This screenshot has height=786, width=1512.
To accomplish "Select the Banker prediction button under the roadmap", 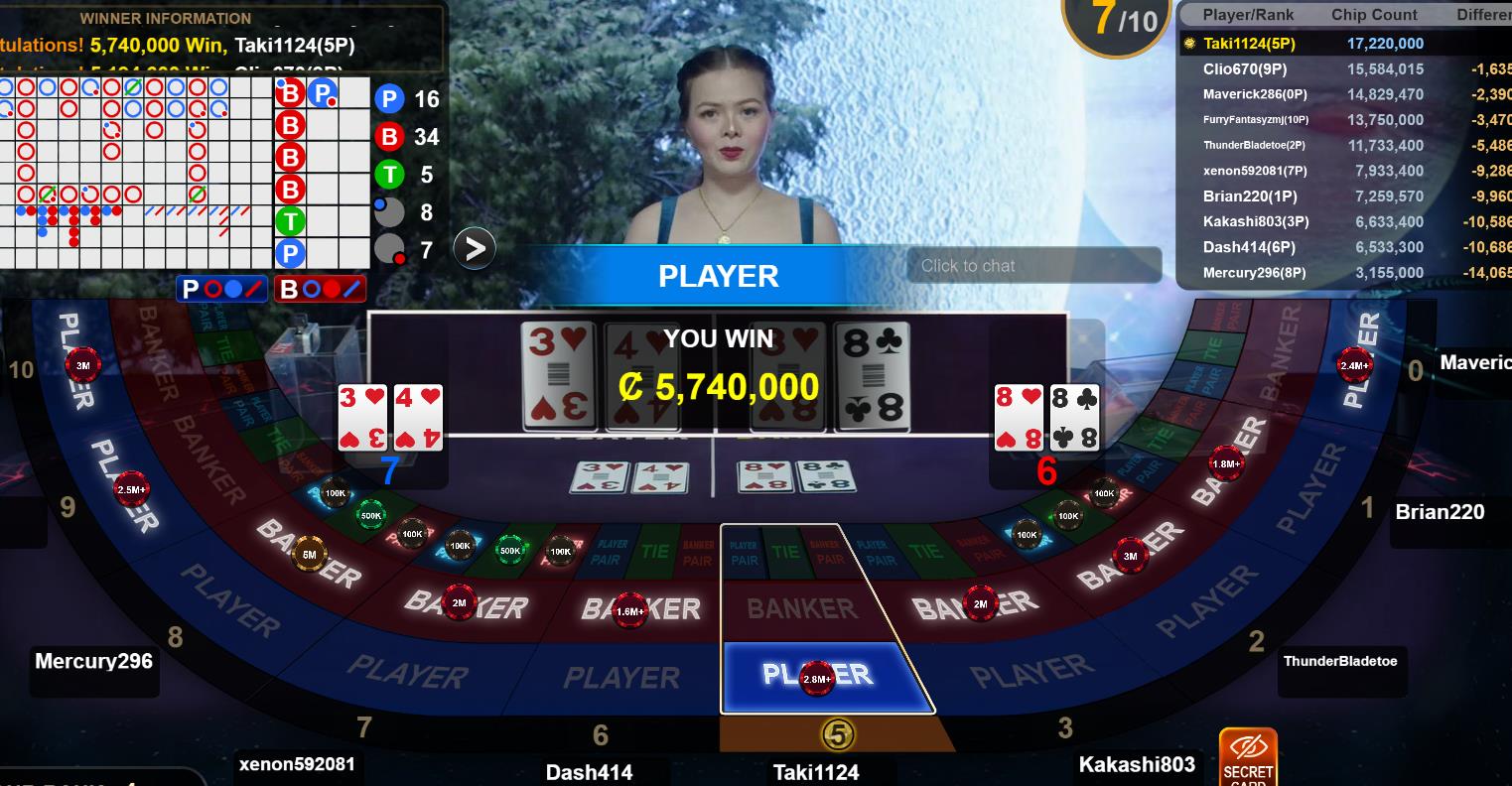I will click(321, 289).
